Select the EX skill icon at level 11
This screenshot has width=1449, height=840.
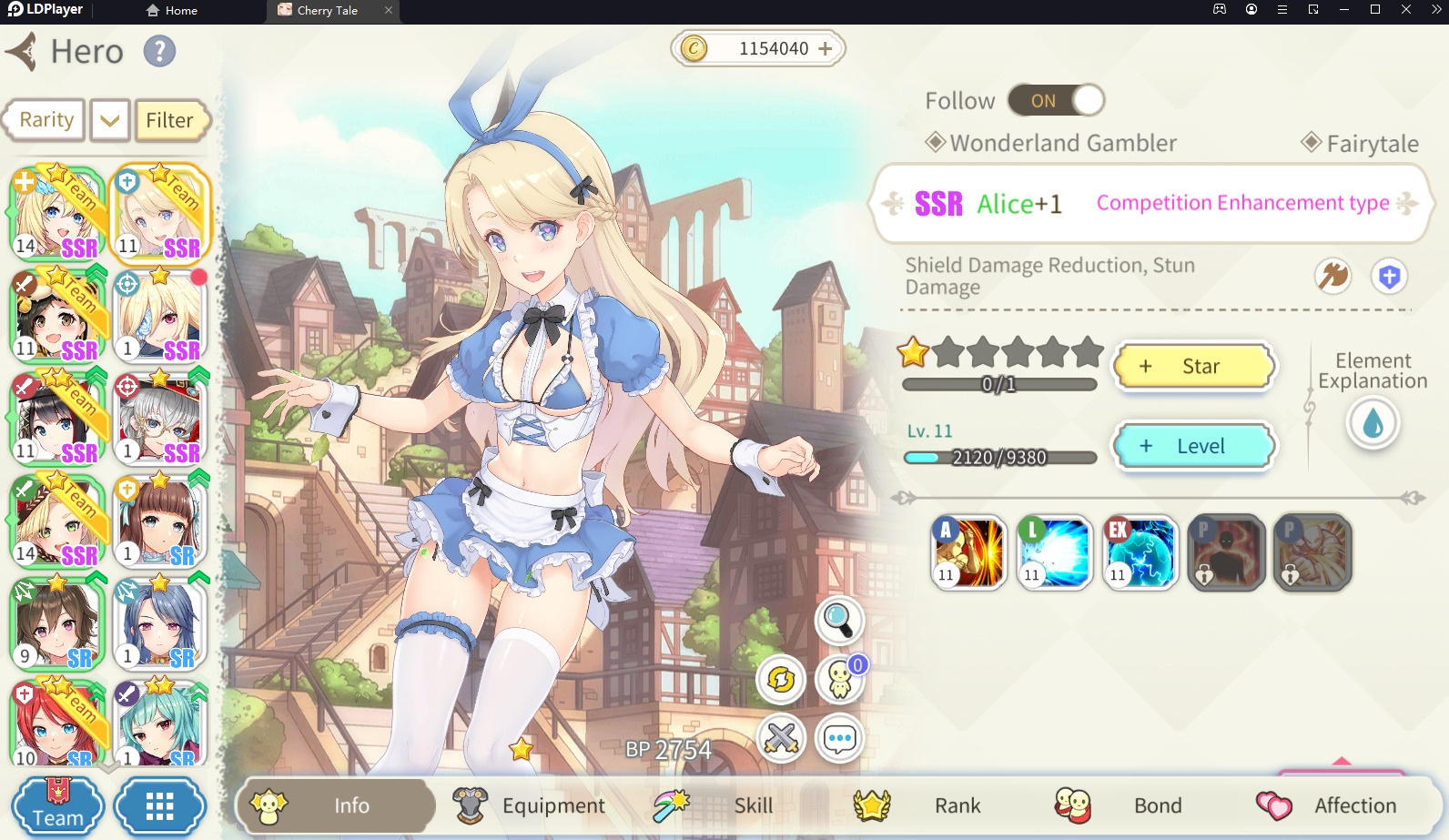[1140, 552]
